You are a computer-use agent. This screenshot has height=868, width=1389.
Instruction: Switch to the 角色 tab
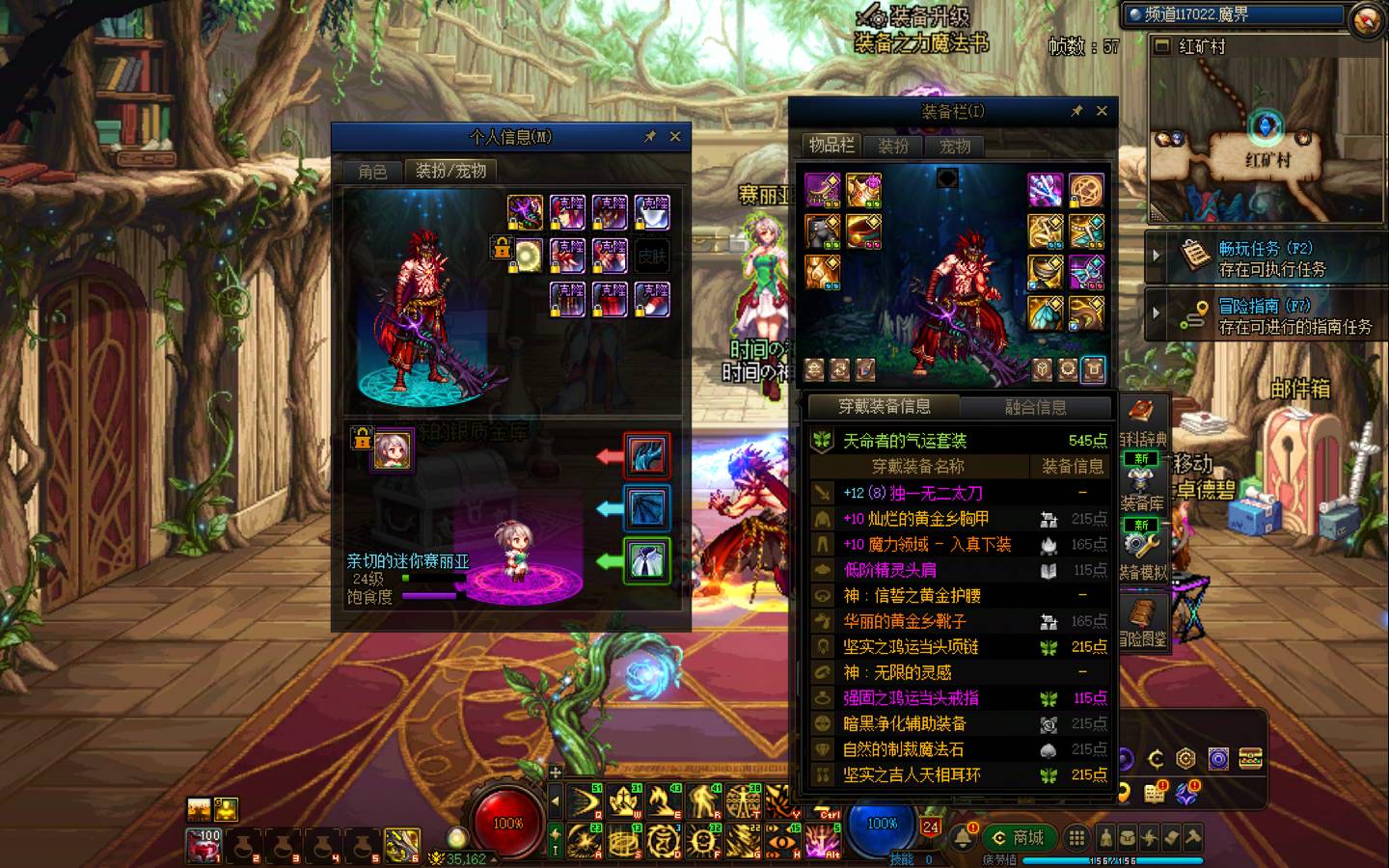click(372, 172)
